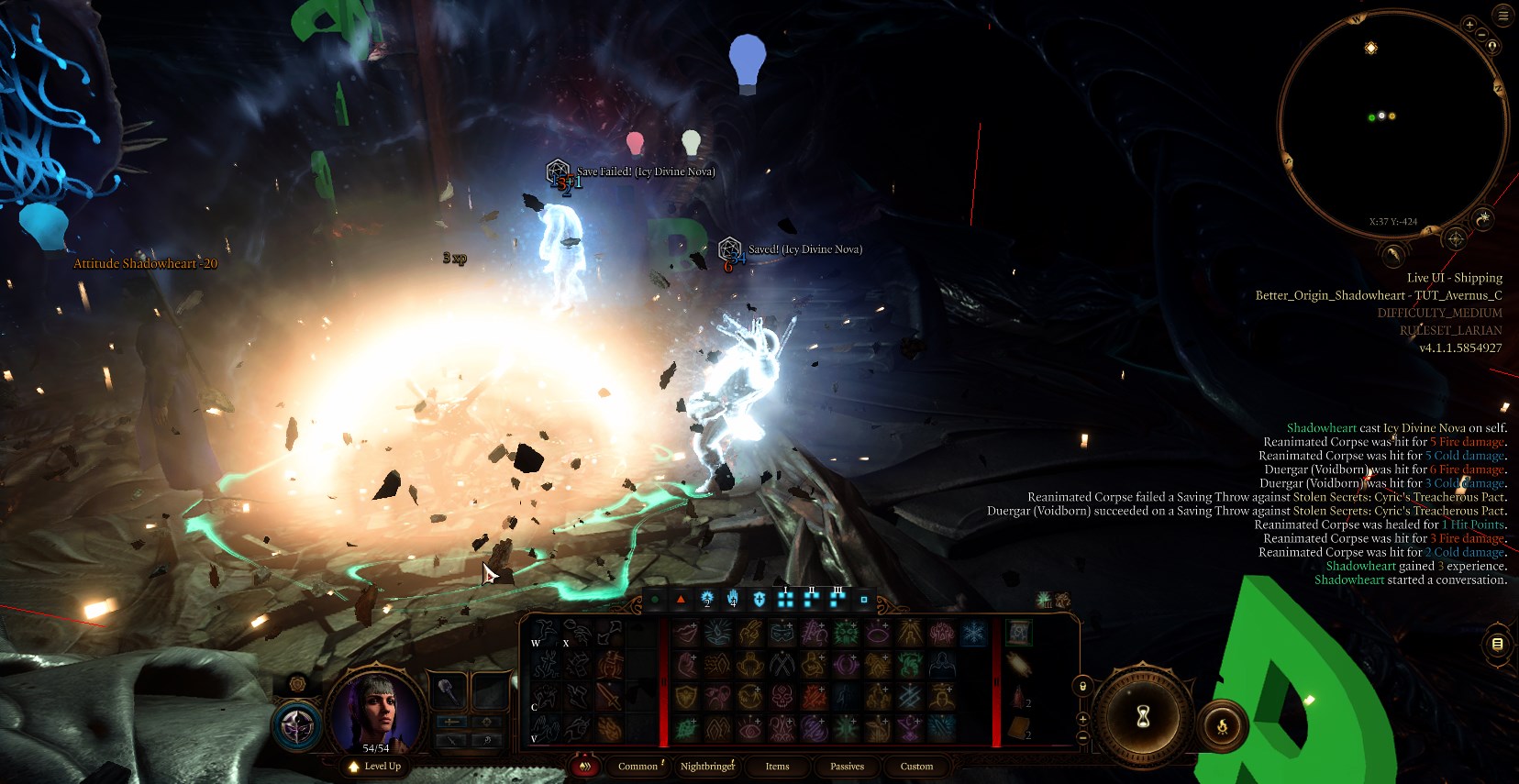Toggle the combat log button
The width and height of the screenshot is (1519, 784).
tap(1497, 645)
